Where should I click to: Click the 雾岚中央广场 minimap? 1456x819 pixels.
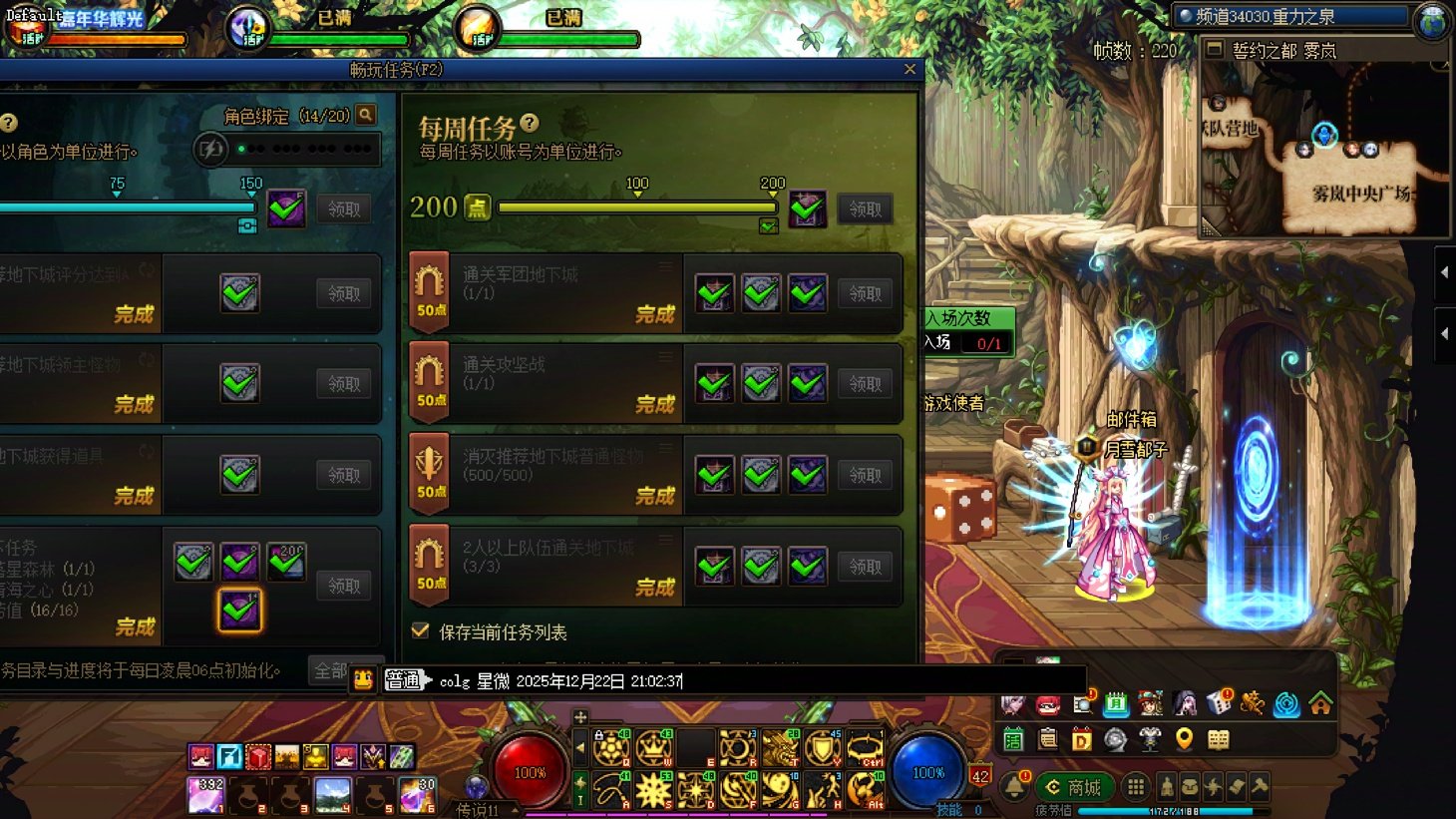coord(1360,193)
